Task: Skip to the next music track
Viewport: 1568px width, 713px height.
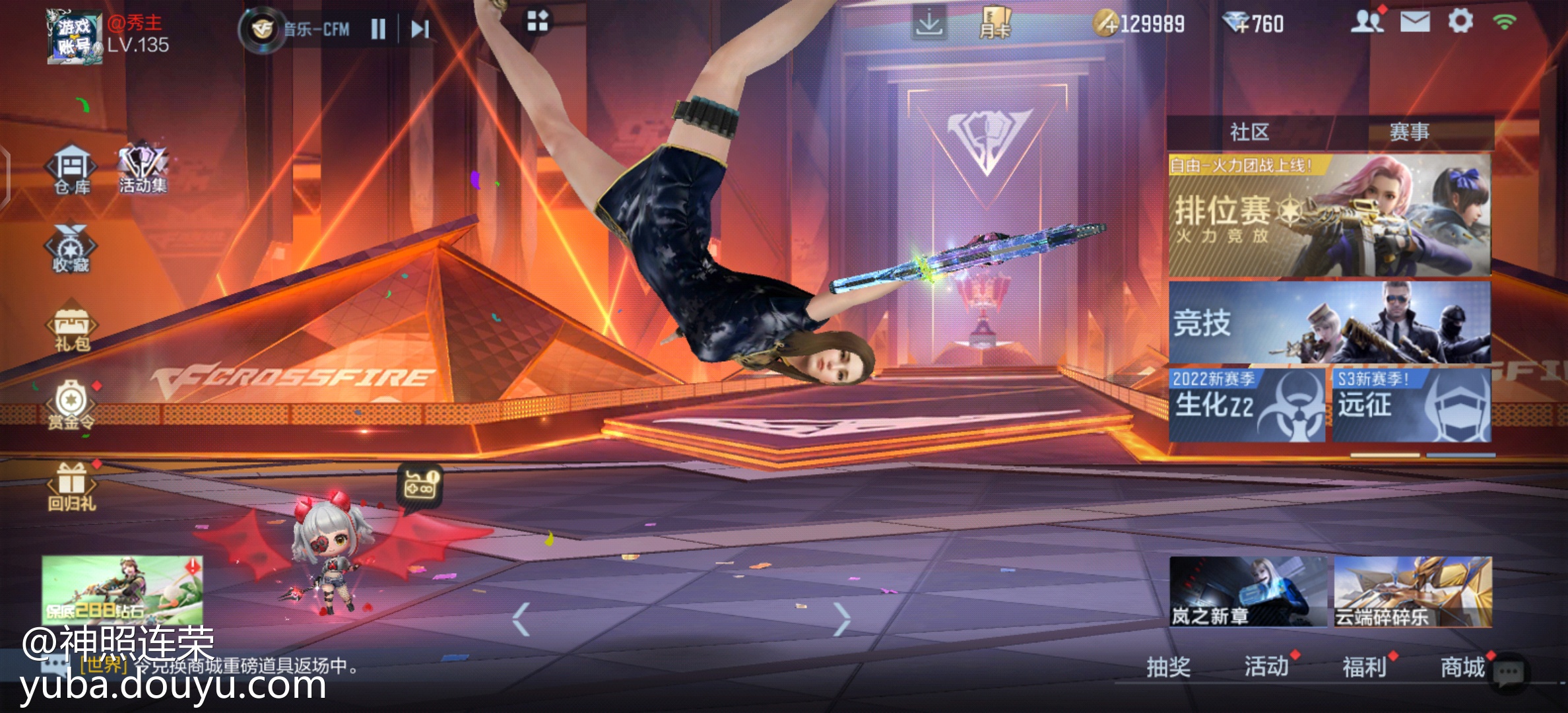Action: (x=420, y=29)
